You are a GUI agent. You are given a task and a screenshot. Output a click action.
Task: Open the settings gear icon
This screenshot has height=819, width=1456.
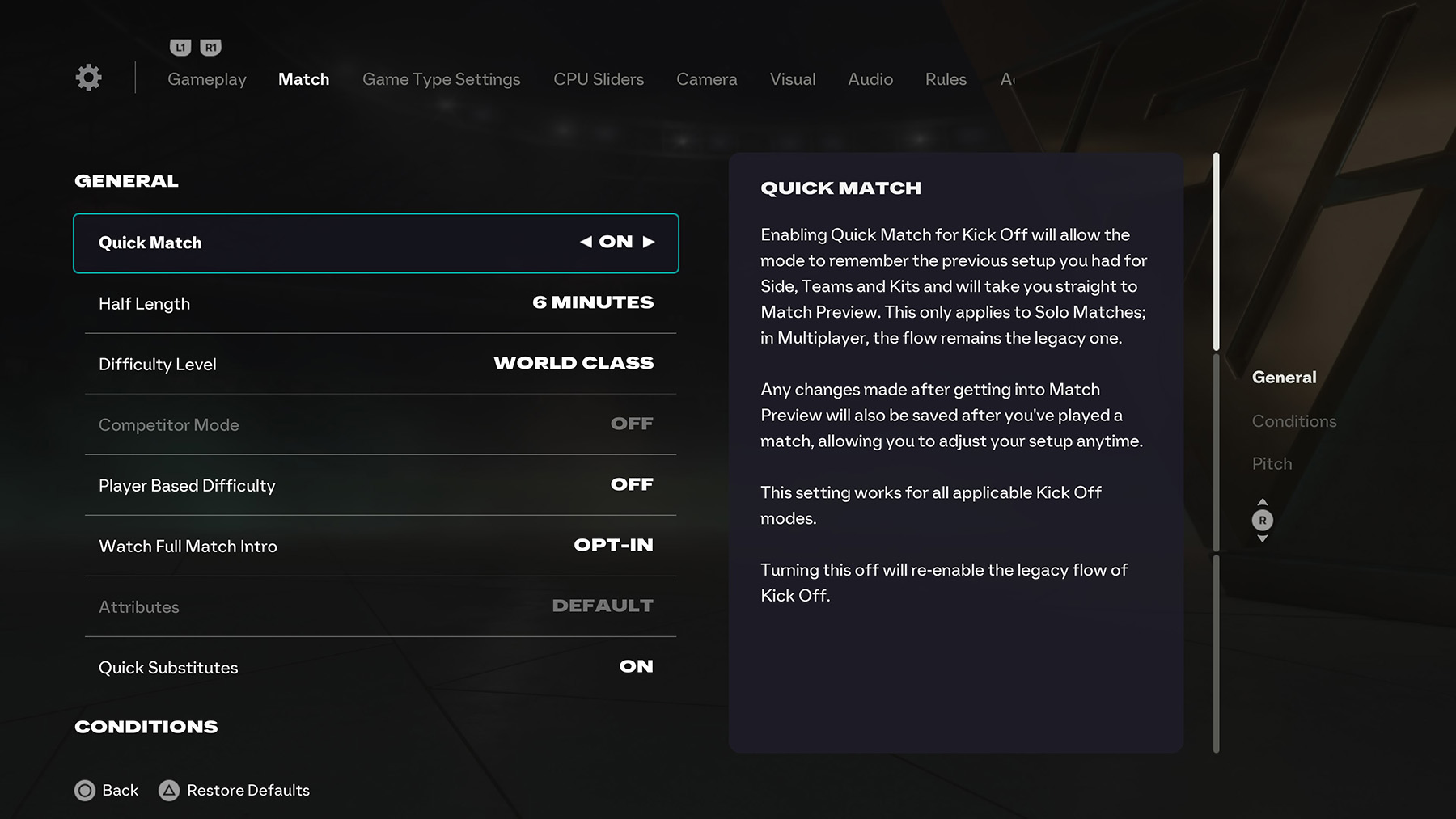tap(88, 77)
